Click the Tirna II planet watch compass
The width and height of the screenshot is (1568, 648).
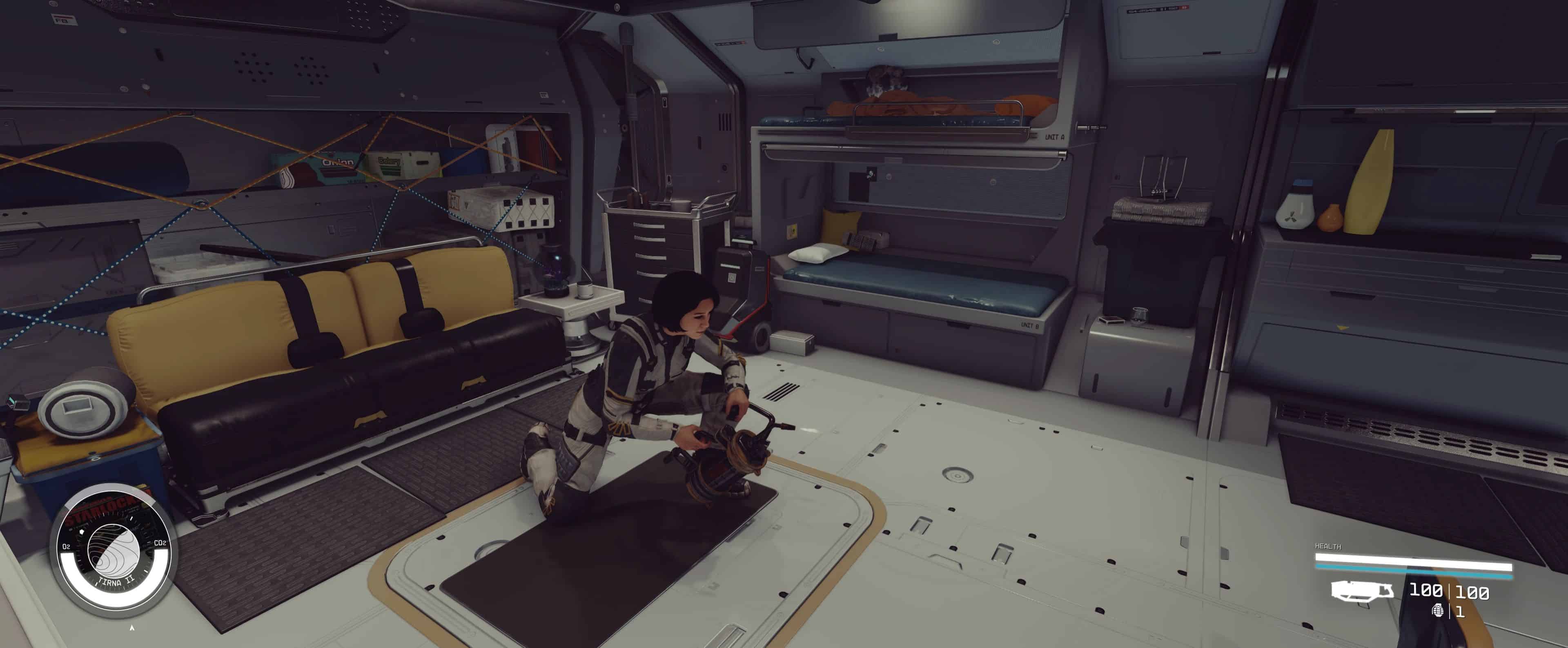click(x=114, y=551)
